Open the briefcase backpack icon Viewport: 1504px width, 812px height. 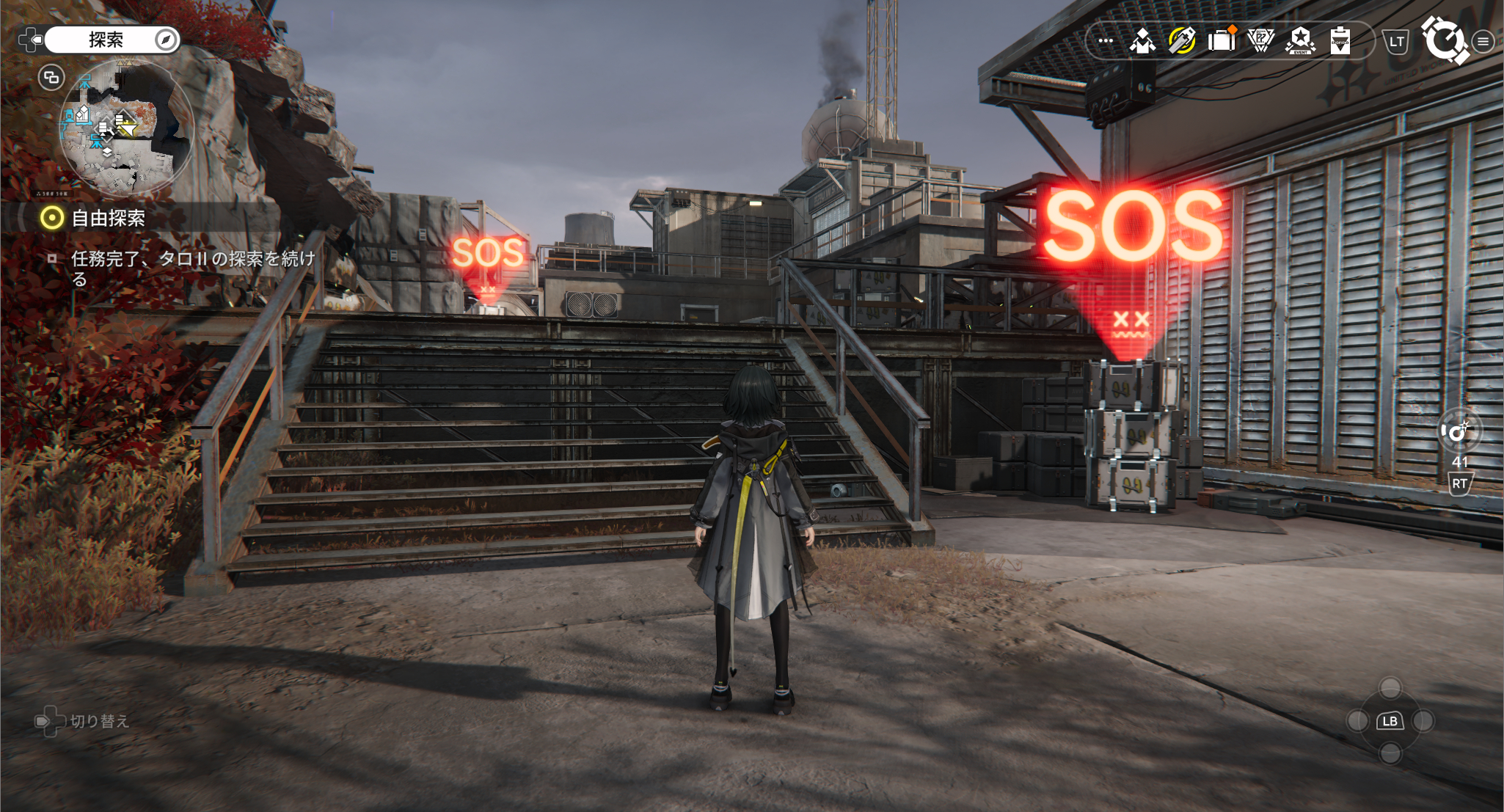point(1222,40)
